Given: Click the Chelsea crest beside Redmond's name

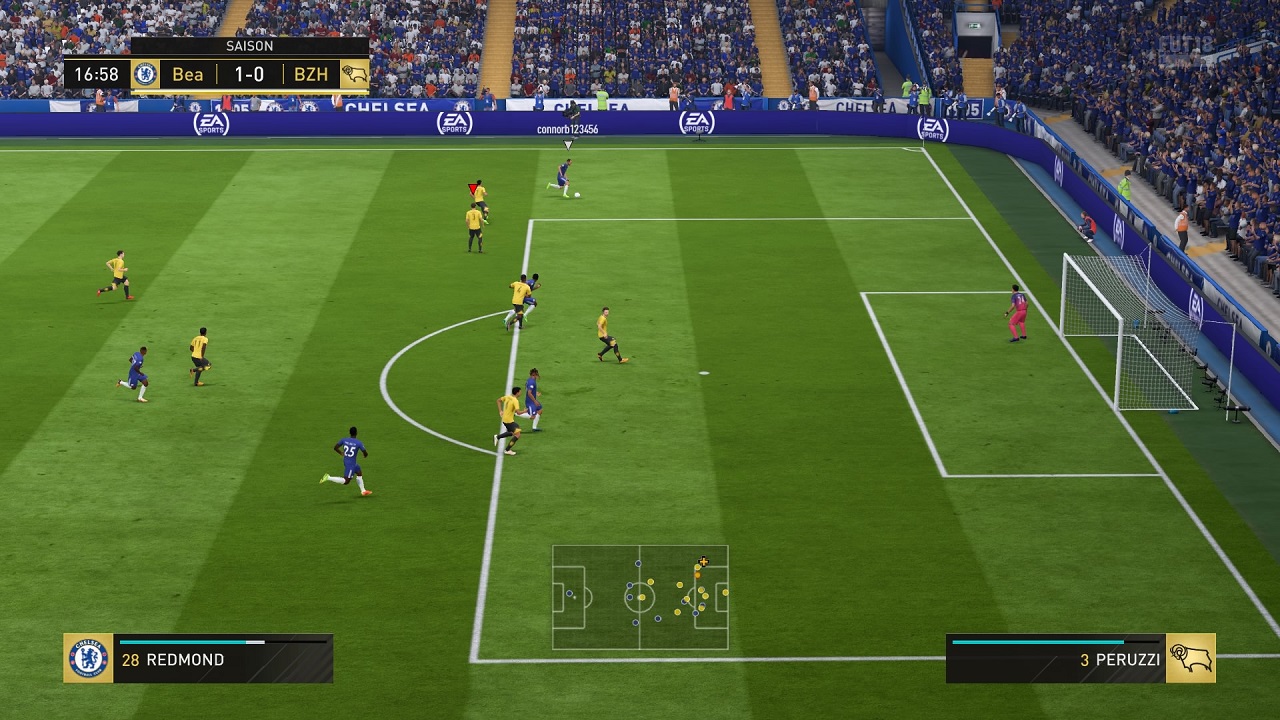Looking at the screenshot, I should pyautogui.click(x=88, y=658).
